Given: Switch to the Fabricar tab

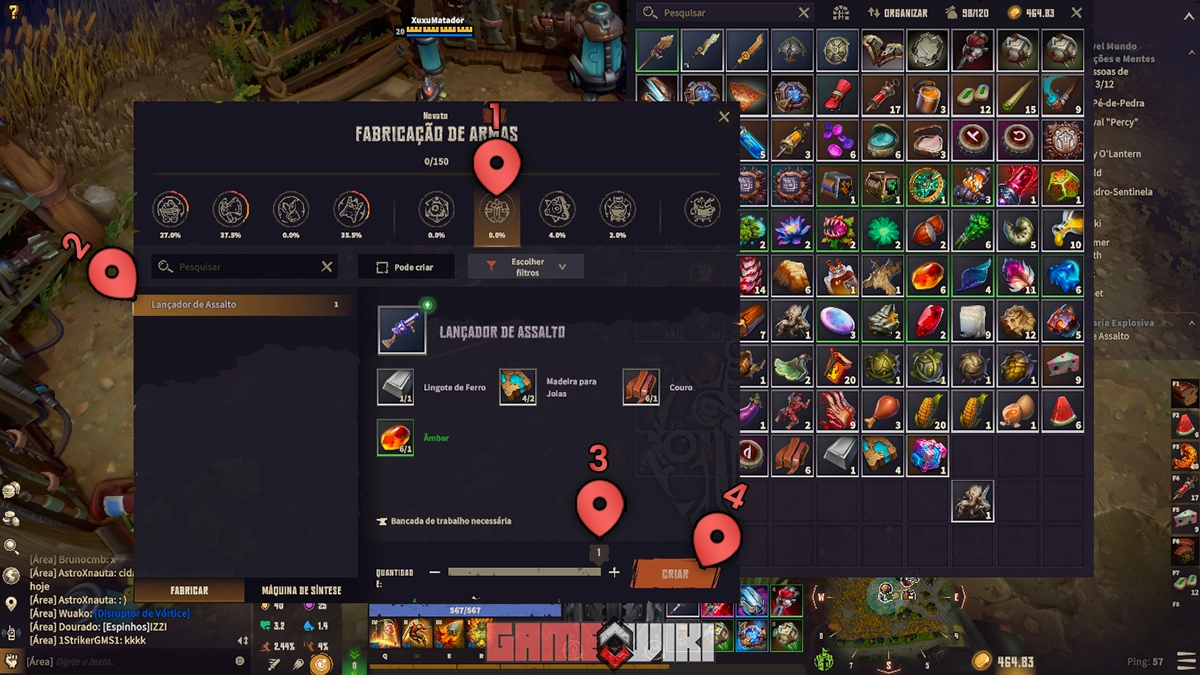Looking at the screenshot, I should click(x=189, y=590).
